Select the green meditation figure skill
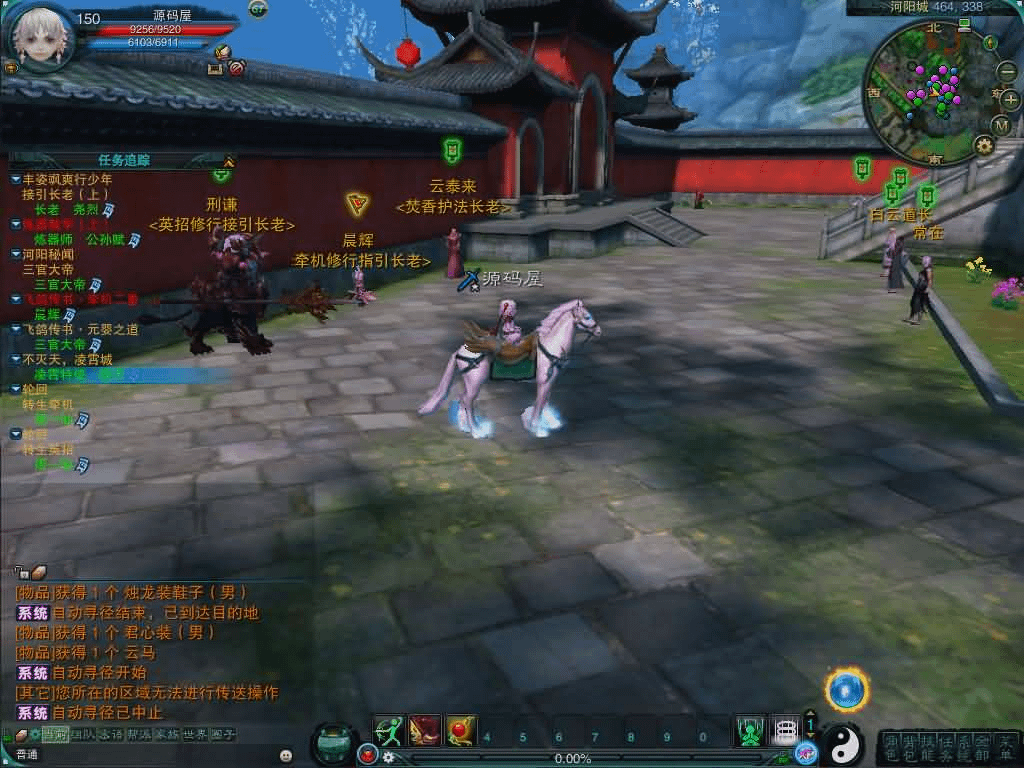The height and width of the screenshot is (768, 1024). (x=749, y=731)
